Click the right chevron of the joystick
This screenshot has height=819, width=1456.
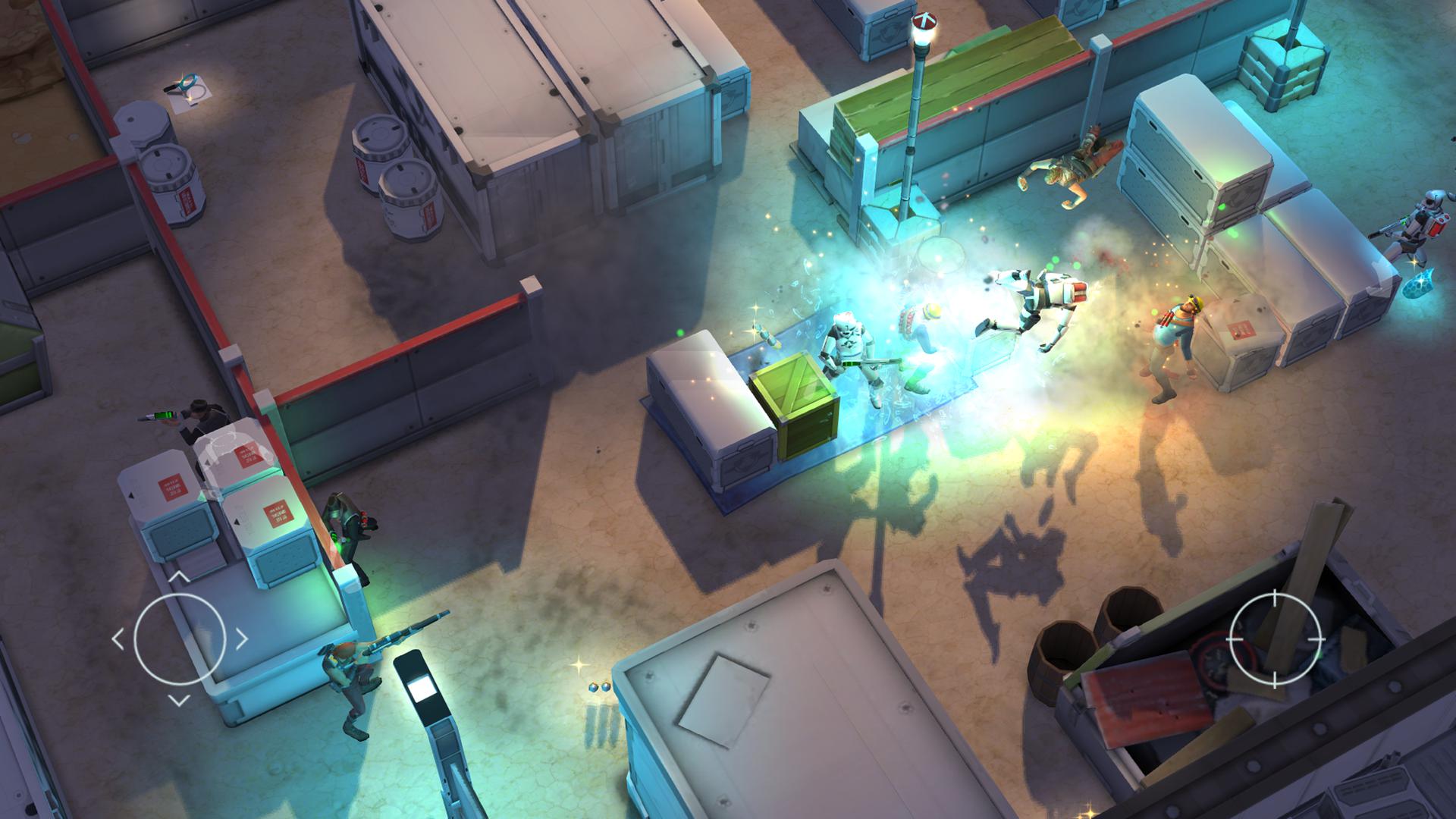(x=241, y=637)
